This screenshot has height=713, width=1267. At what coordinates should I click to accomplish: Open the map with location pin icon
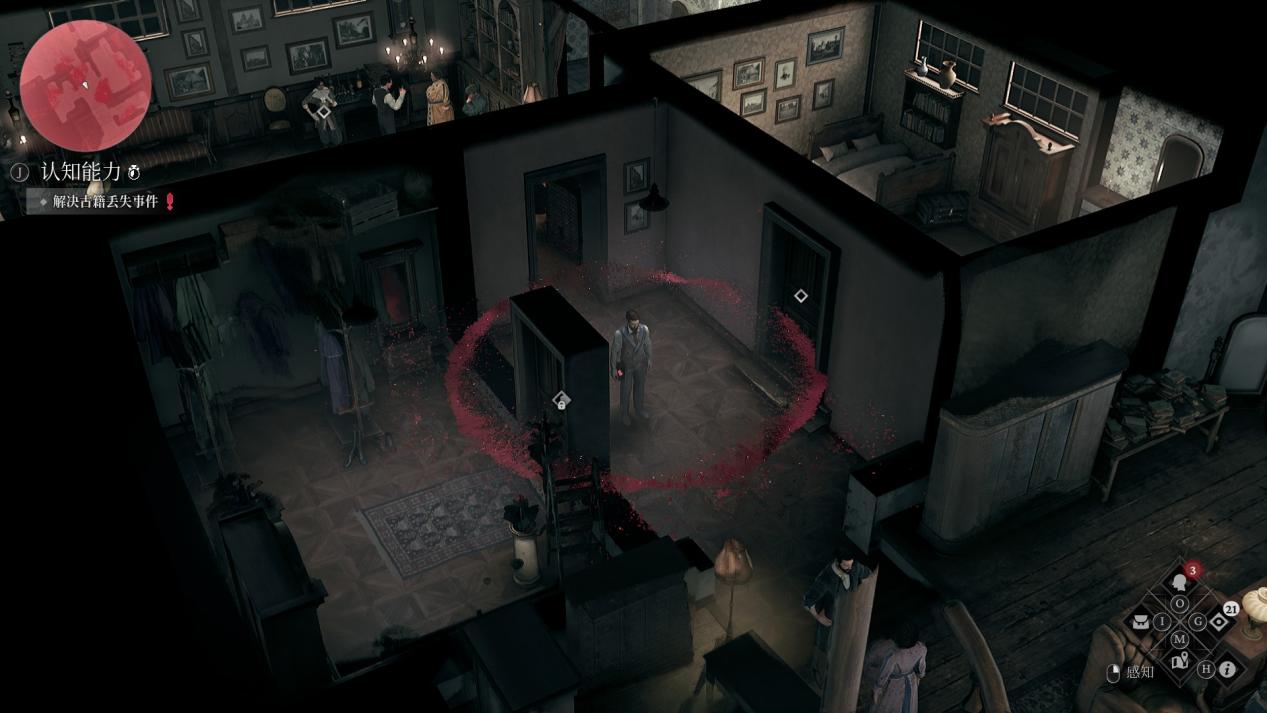click(x=1180, y=661)
